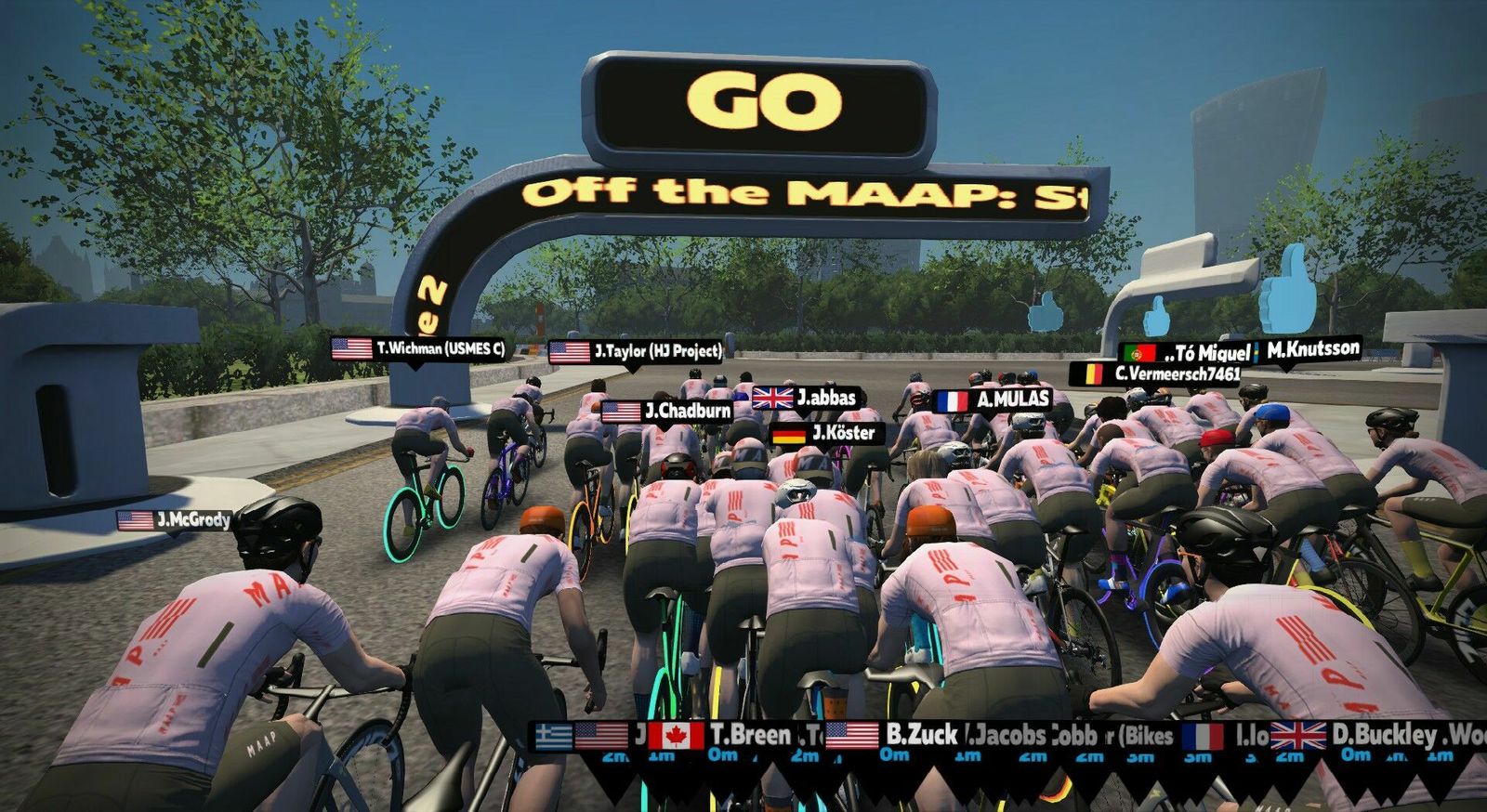Select J.McGrody's name tag
The height and width of the screenshot is (812, 1487).
[x=175, y=520]
